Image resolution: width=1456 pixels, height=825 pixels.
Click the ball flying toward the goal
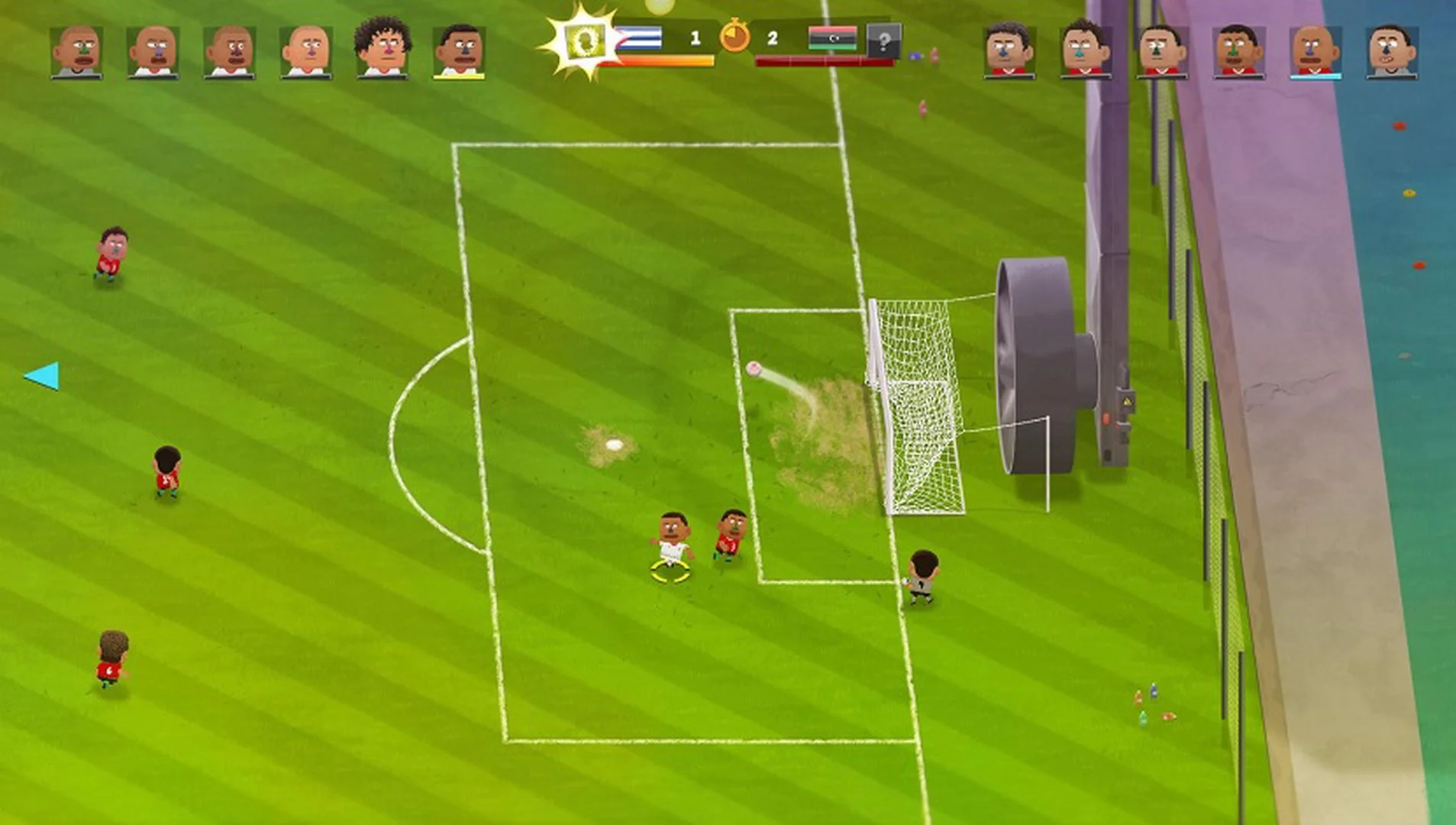tap(755, 369)
